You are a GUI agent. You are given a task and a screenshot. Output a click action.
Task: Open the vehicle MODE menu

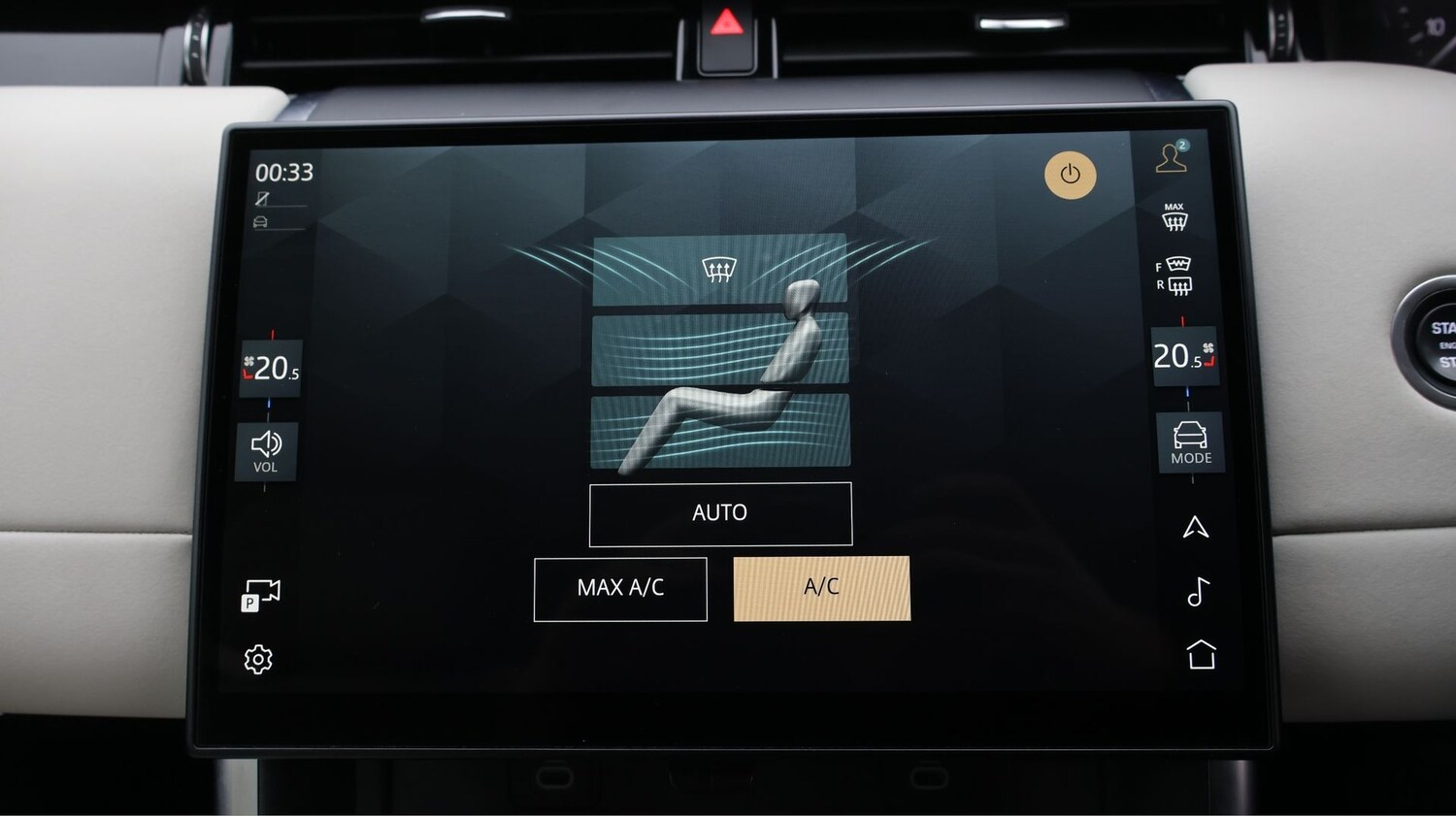click(x=1190, y=443)
